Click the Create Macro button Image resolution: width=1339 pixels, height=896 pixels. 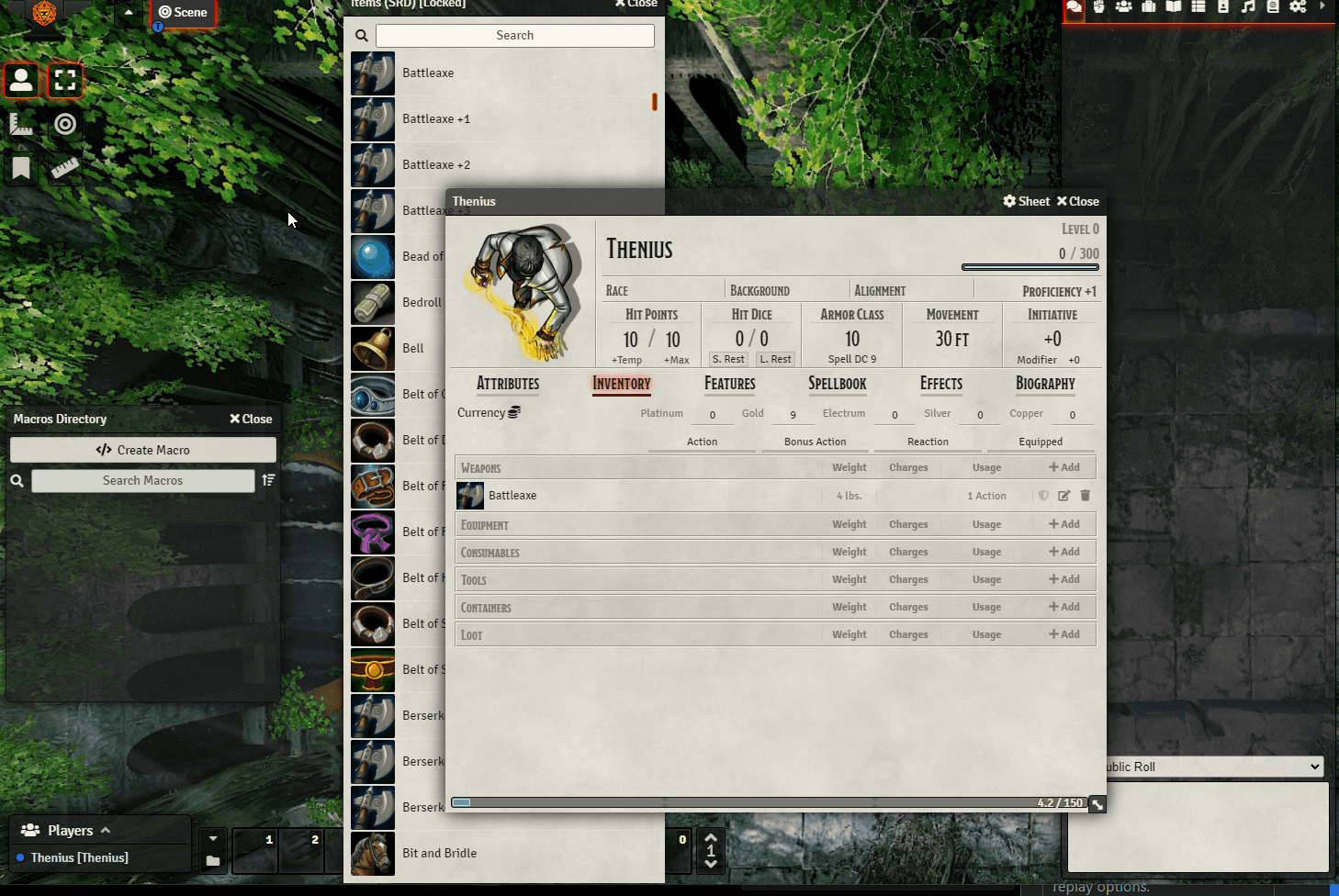[x=142, y=449]
